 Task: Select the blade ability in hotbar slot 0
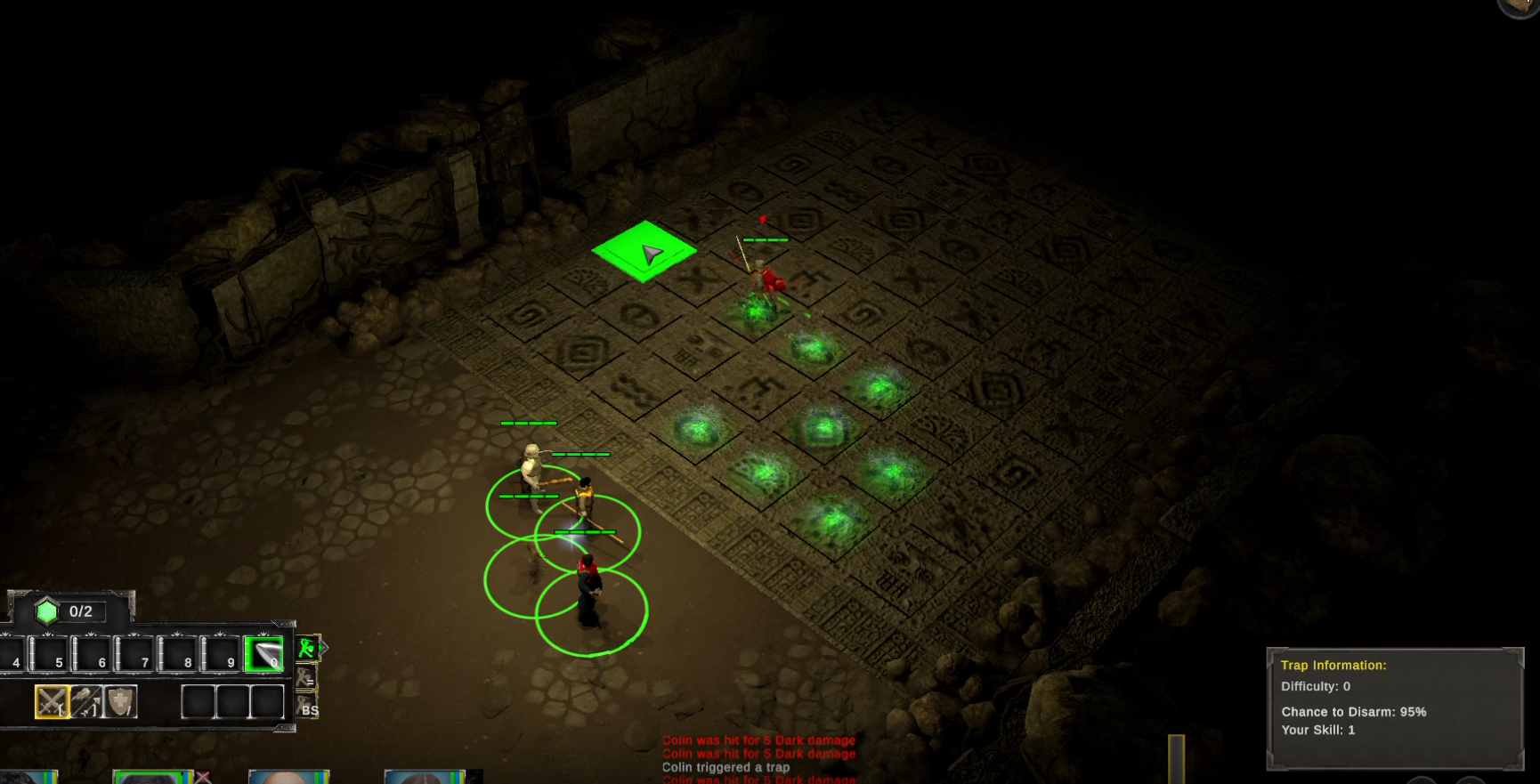pyautogui.click(x=263, y=654)
